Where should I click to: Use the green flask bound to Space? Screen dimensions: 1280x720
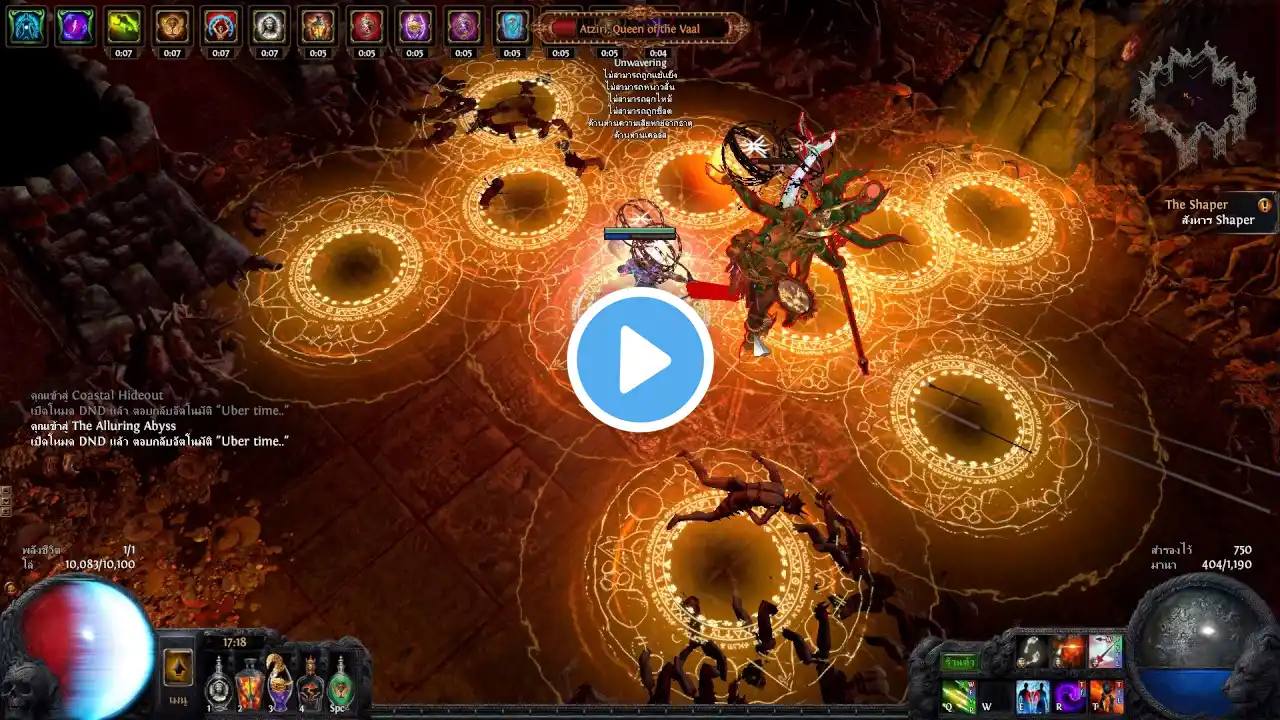click(x=341, y=684)
